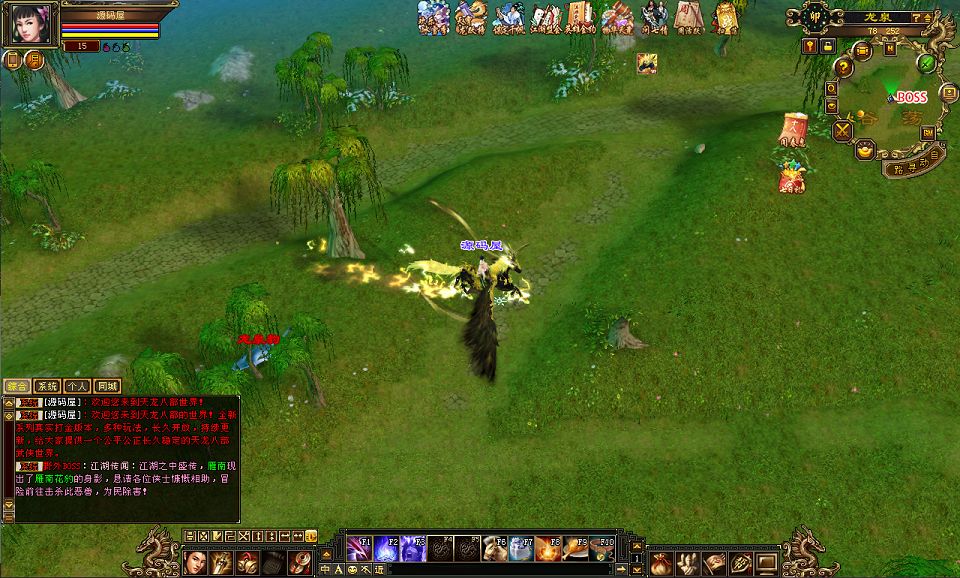Click the player character portrait
This screenshot has width=960, height=578.
tap(29, 23)
